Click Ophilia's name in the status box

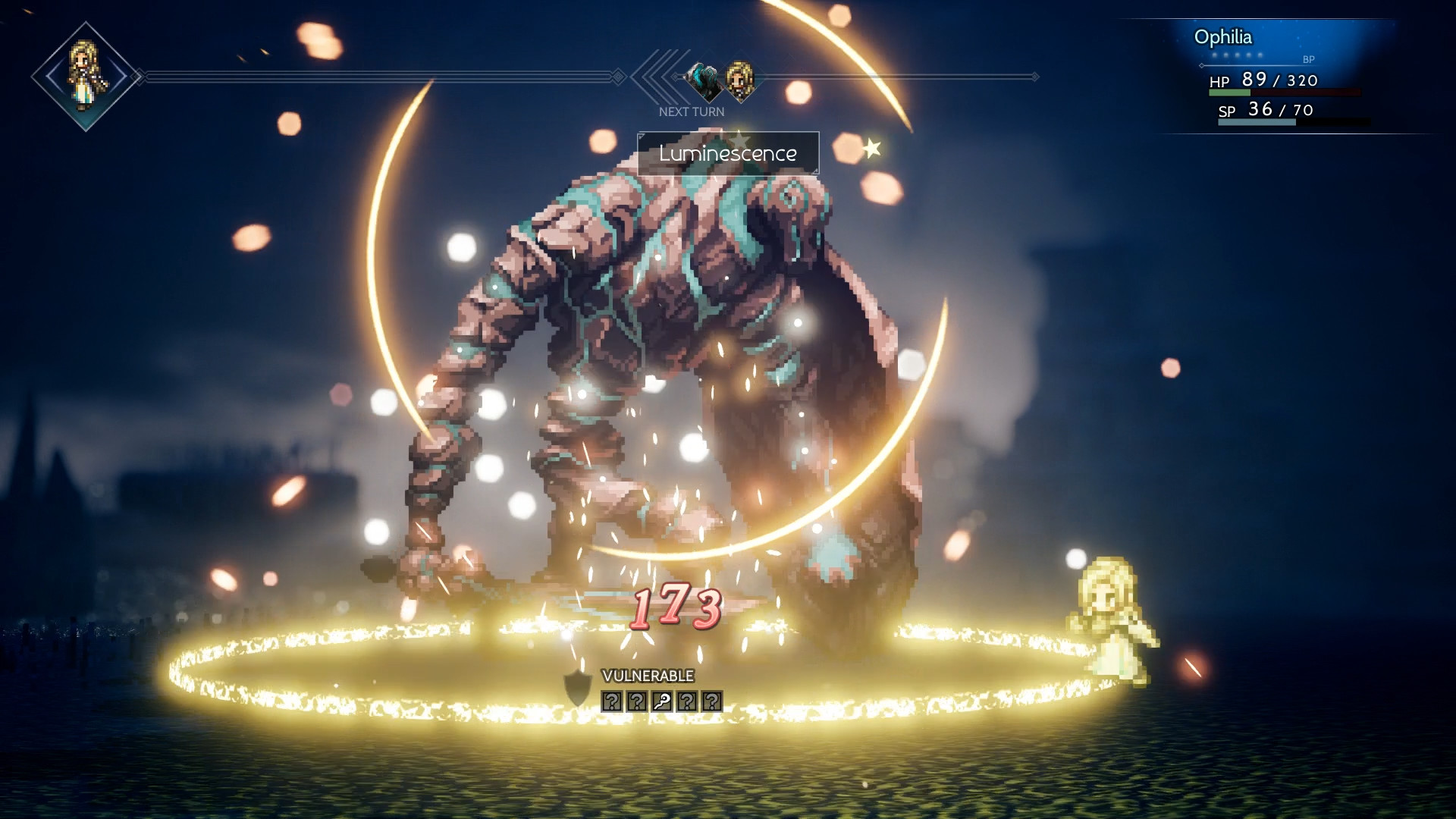click(x=1224, y=36)
